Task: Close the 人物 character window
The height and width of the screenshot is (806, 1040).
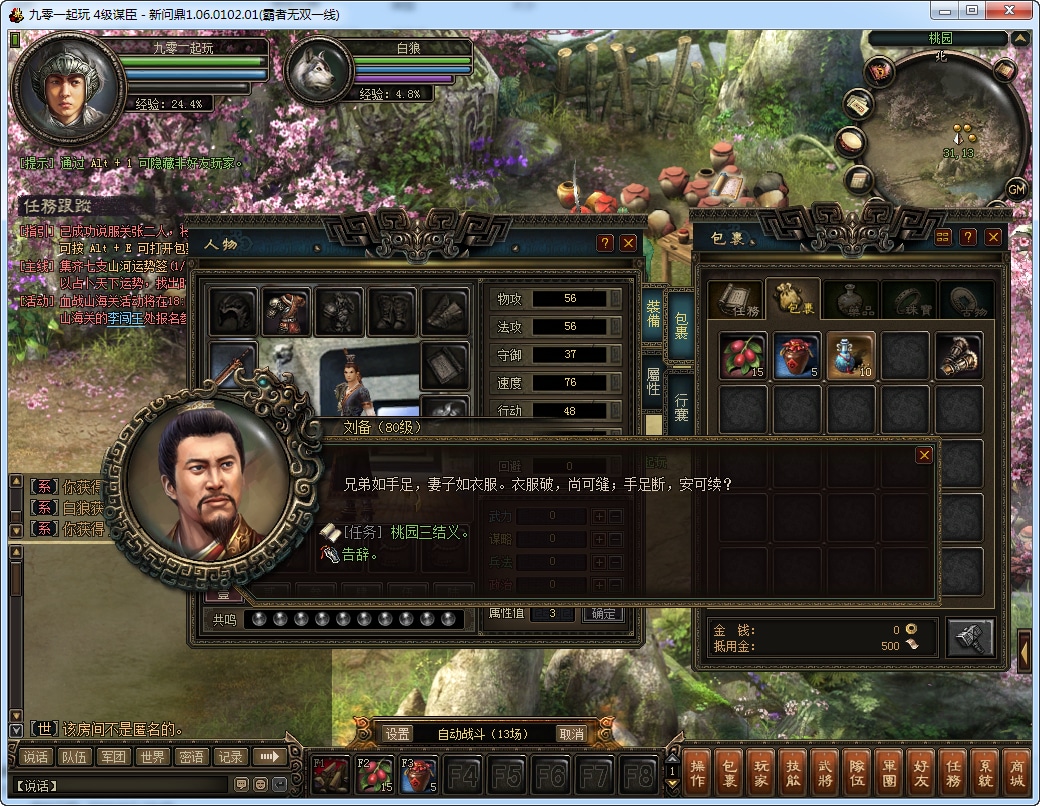Action: click(x=628, y=243)
